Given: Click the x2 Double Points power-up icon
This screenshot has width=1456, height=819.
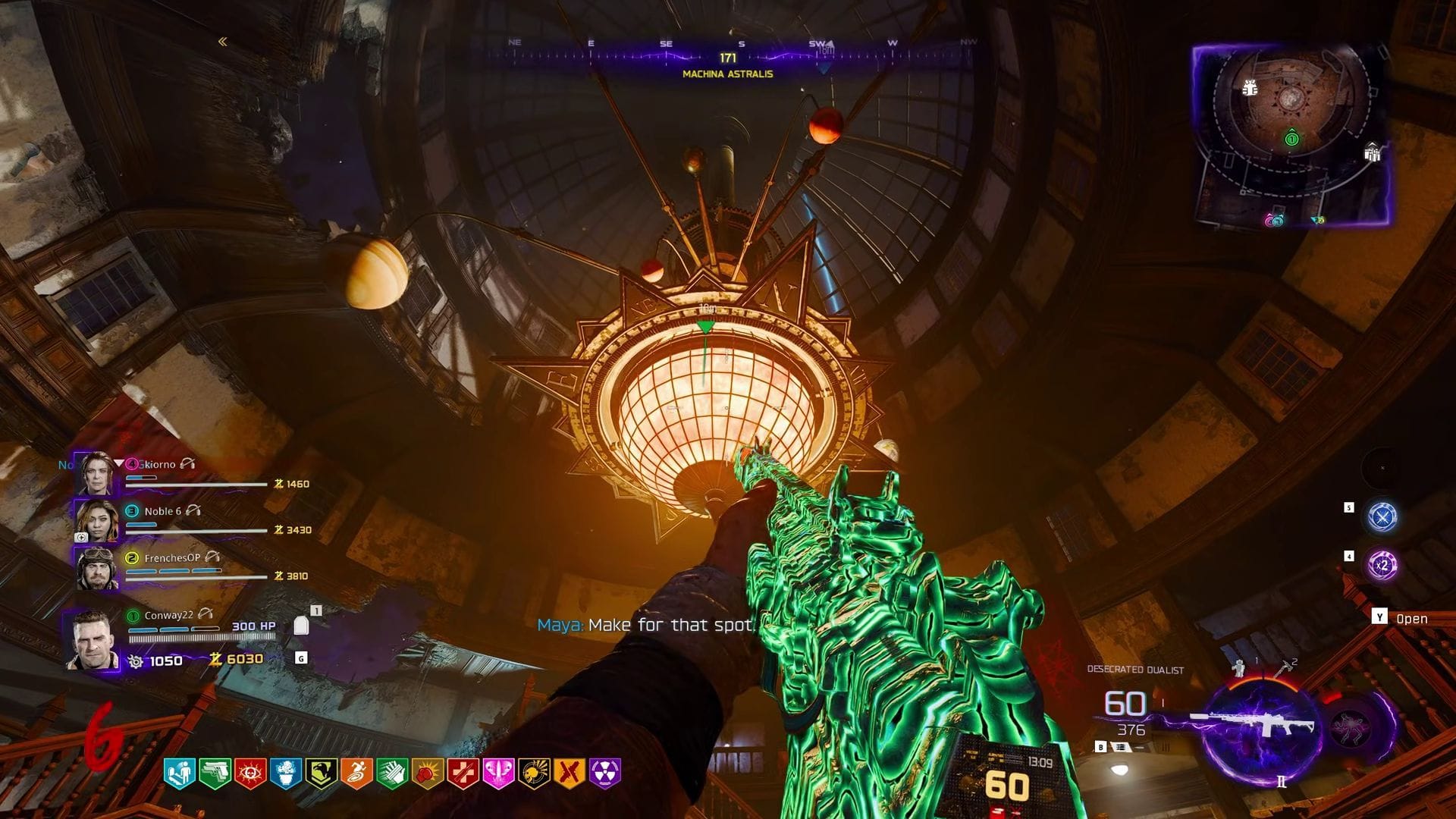Looking at the screenshot, I should tap(1382, 565).
